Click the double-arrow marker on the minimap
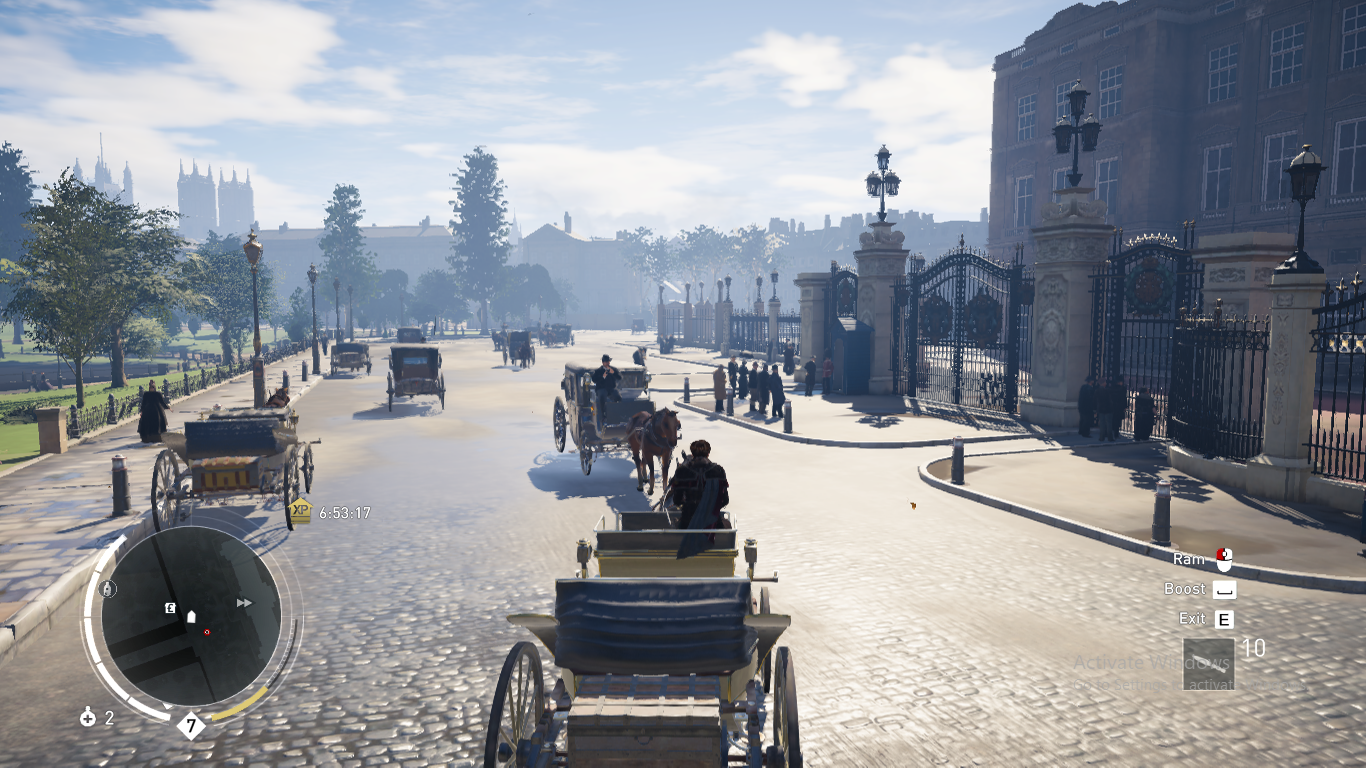 [x=244, y=602]
